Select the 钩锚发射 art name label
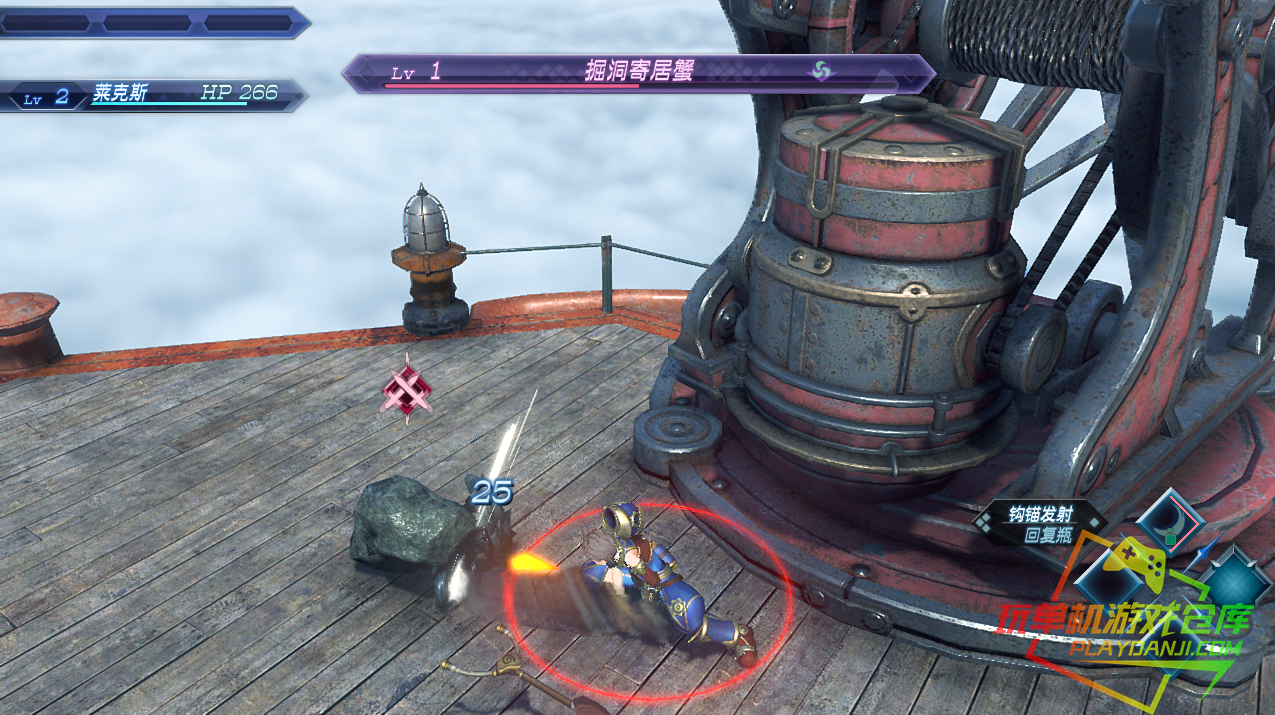 coord(1040,515)
